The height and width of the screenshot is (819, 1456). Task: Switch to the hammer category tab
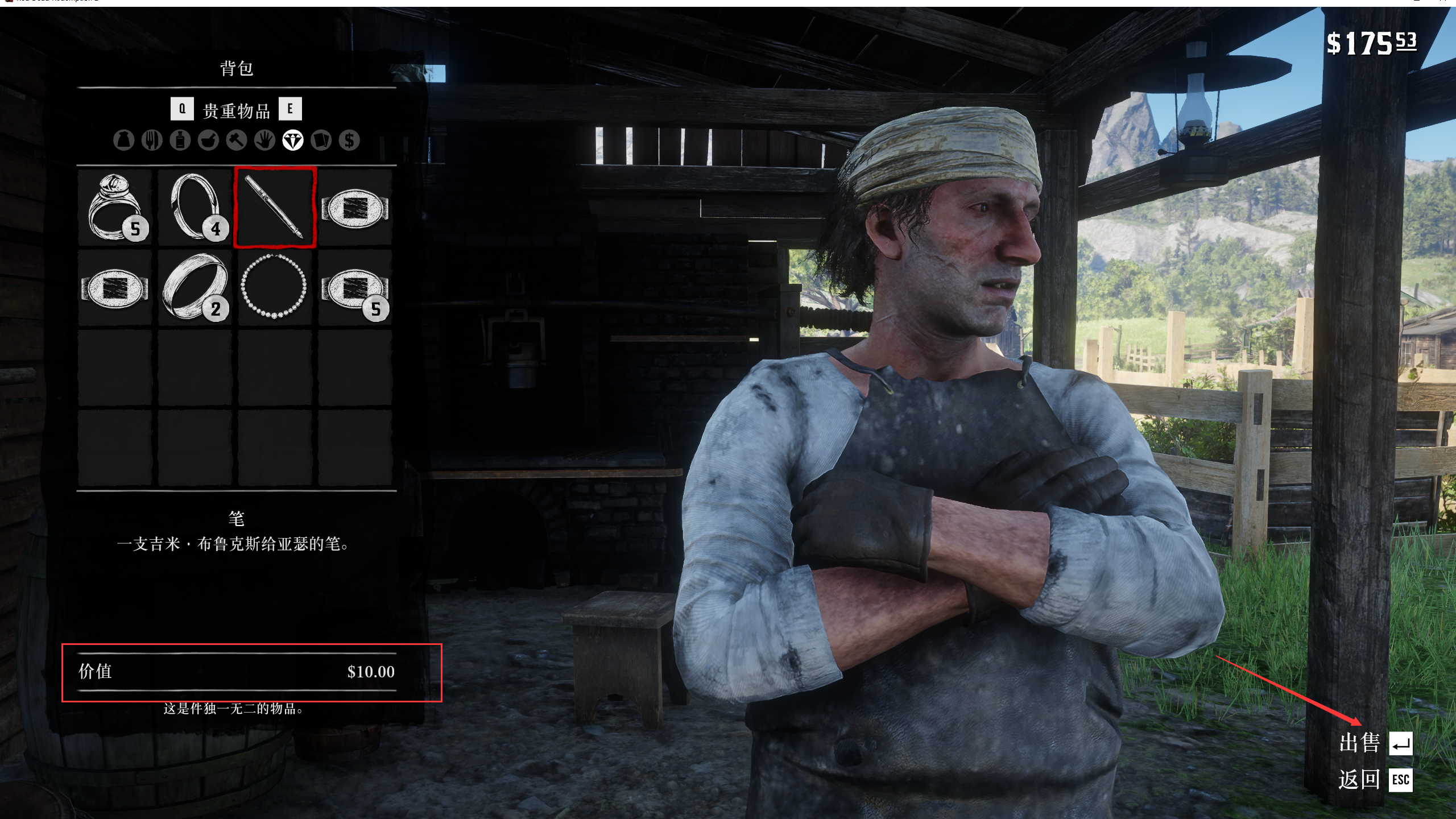[237, 140]
